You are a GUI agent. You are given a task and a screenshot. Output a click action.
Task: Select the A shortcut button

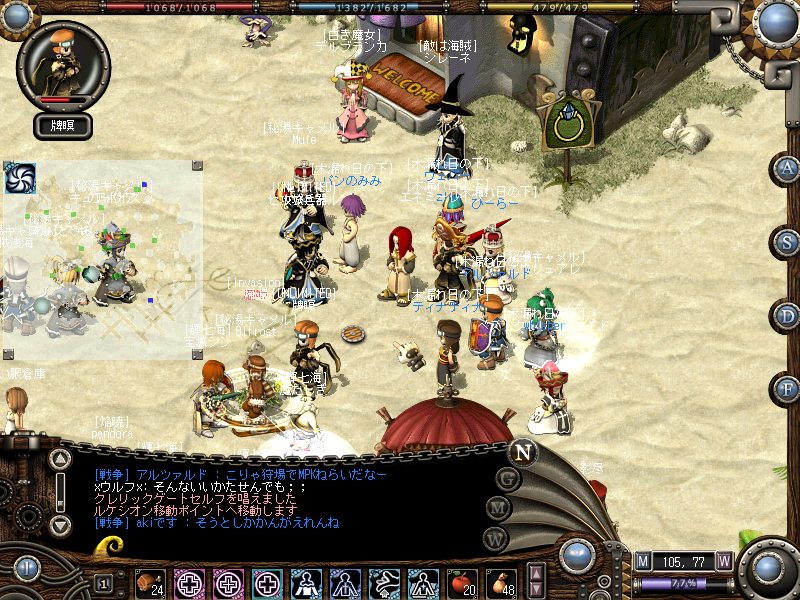pos(788,169)
